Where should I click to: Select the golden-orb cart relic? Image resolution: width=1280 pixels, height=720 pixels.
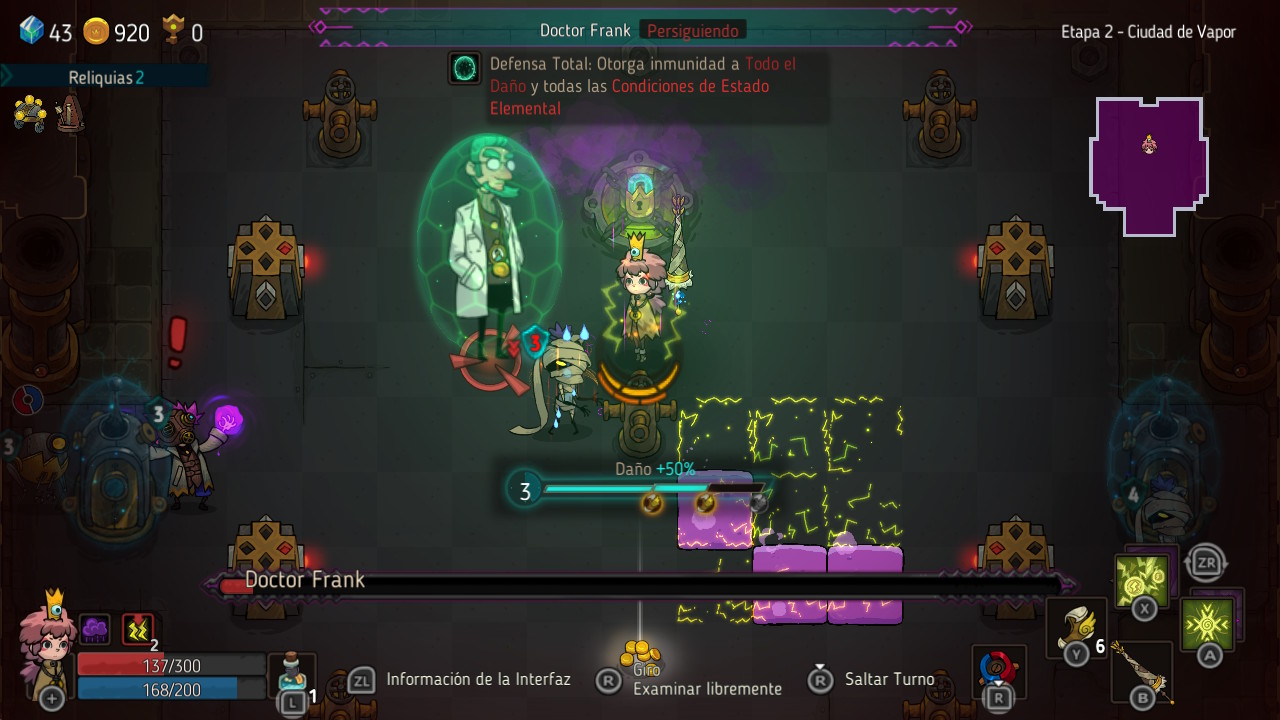point(30,113)
